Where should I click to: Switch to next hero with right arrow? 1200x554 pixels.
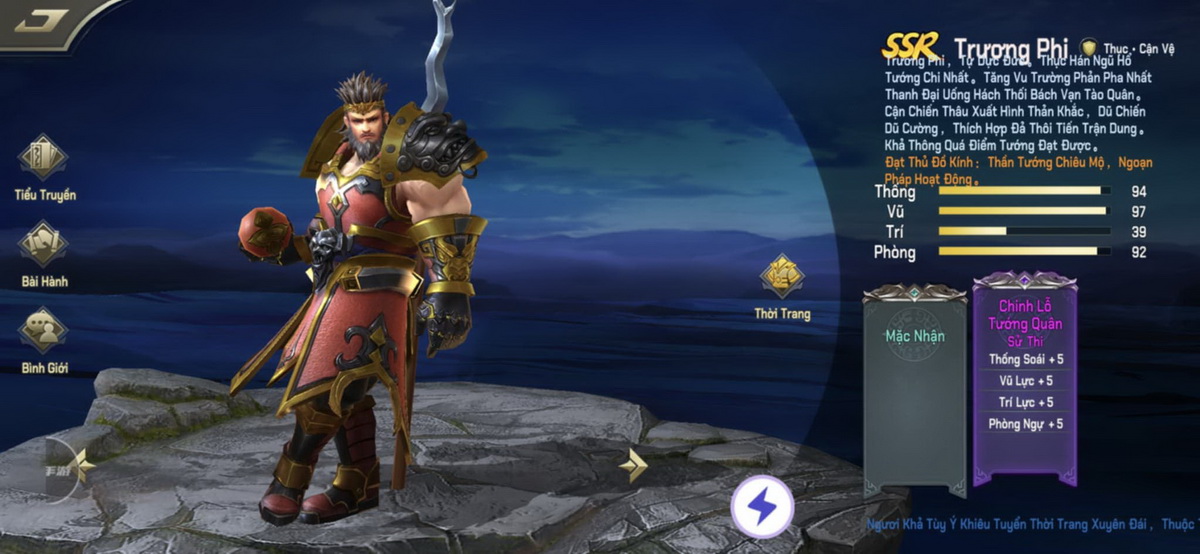[633, 464]
